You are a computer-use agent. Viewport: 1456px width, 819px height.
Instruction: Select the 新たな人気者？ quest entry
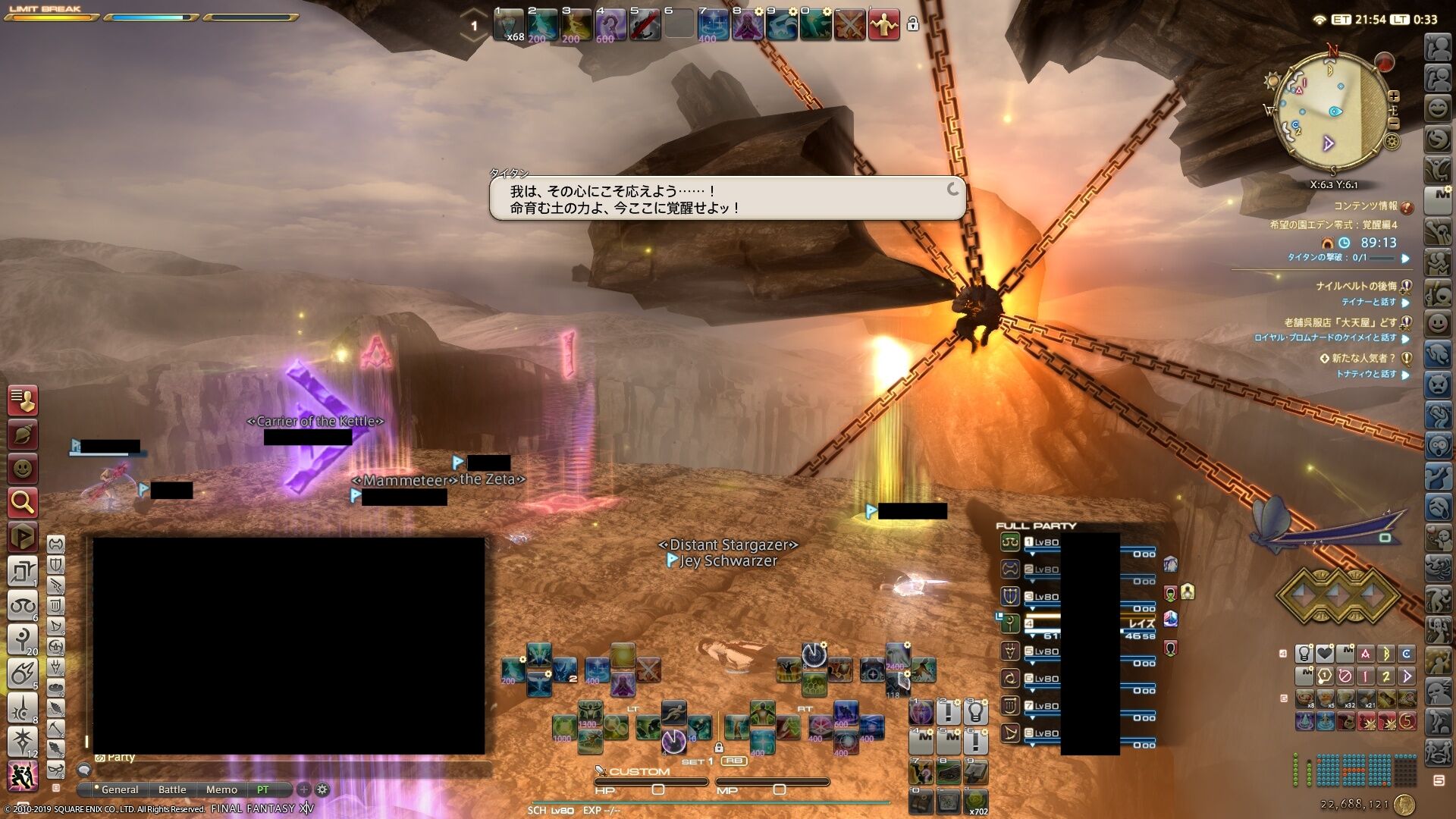1363,358
